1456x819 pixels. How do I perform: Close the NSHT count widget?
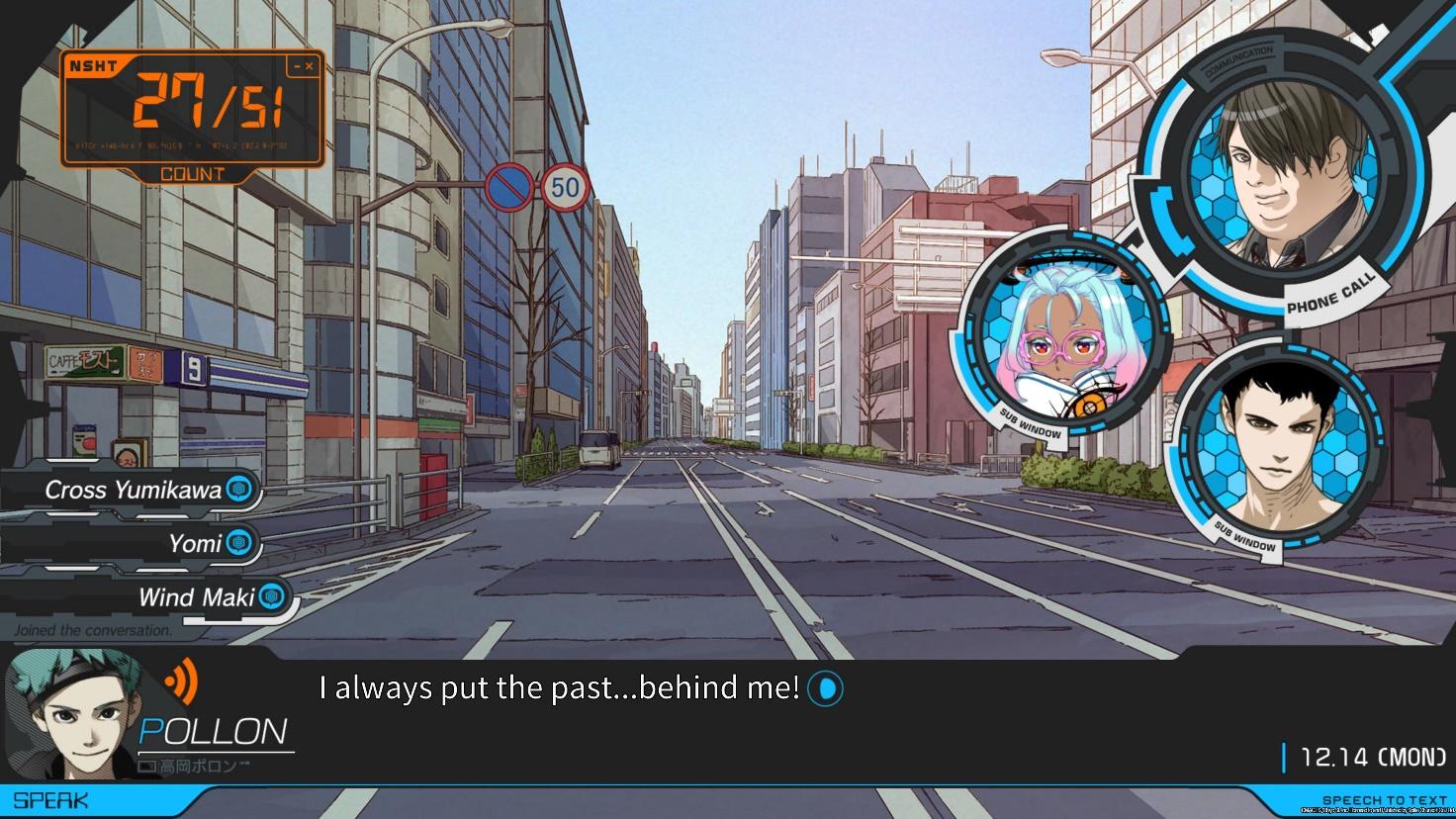click(x=310, y=67)
